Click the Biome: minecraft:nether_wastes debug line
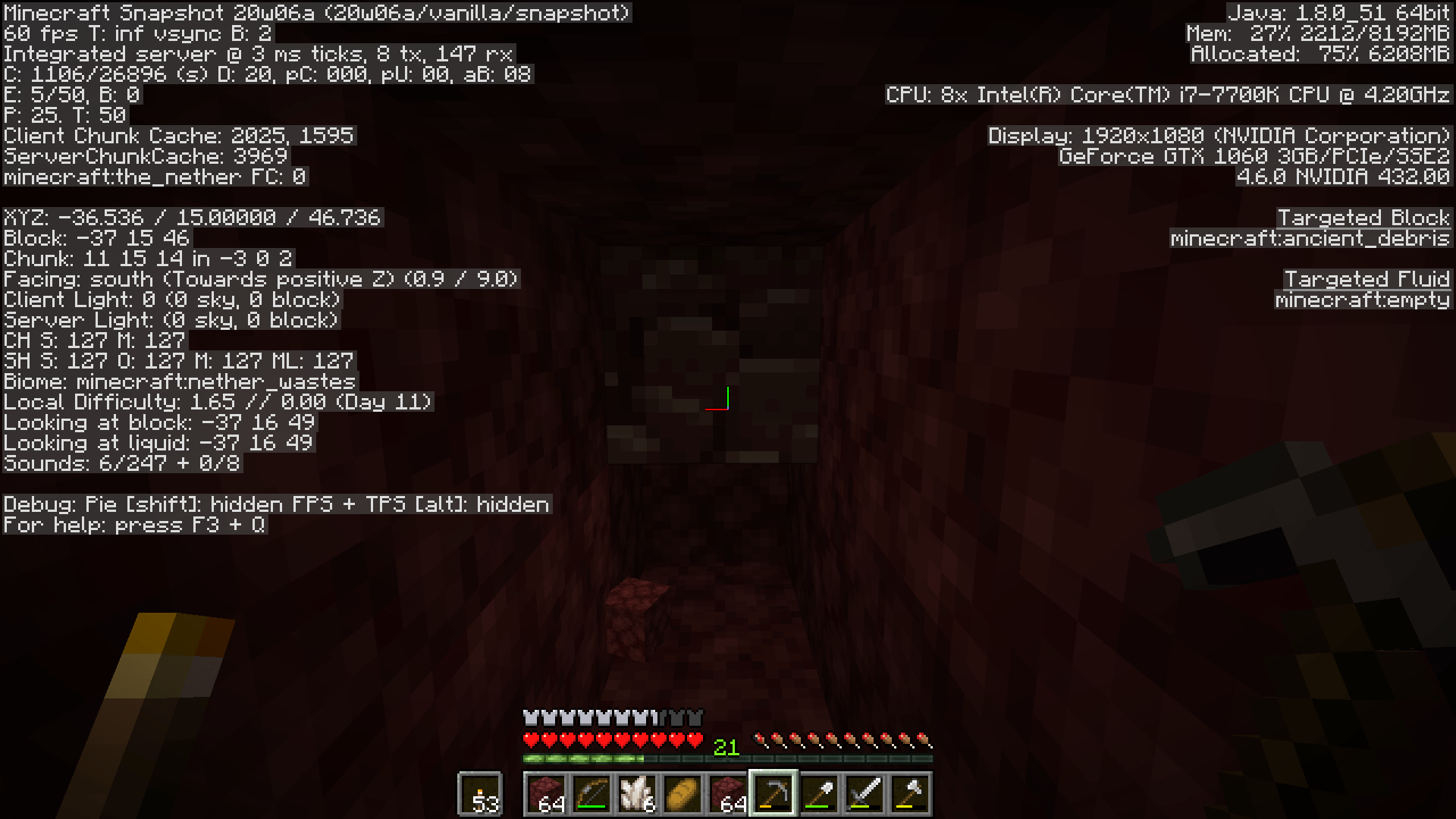This screenshot has height=819, width=1456. pos(177,381)
